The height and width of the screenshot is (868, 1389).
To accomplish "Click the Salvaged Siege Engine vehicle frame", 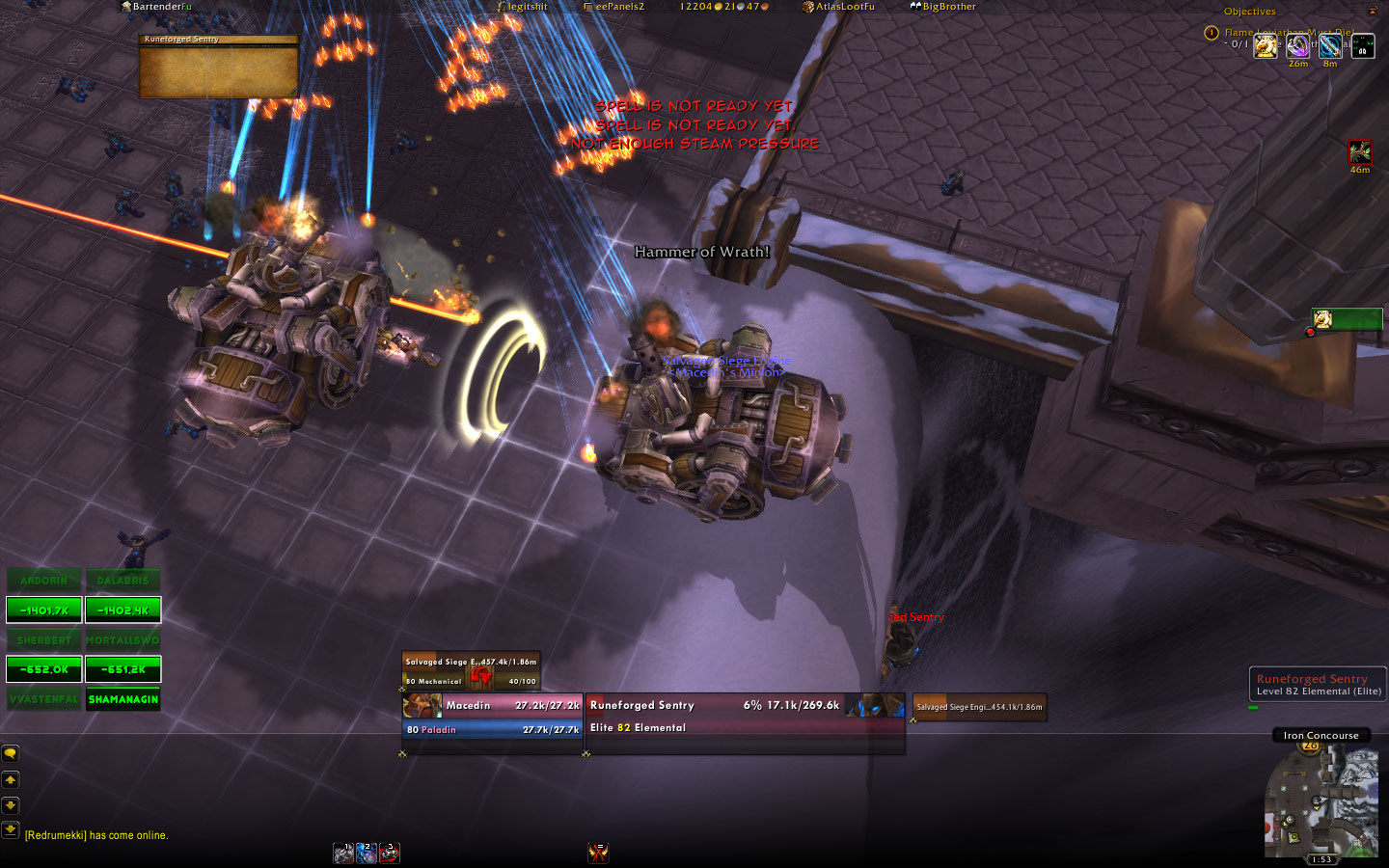I will point(471,671).
